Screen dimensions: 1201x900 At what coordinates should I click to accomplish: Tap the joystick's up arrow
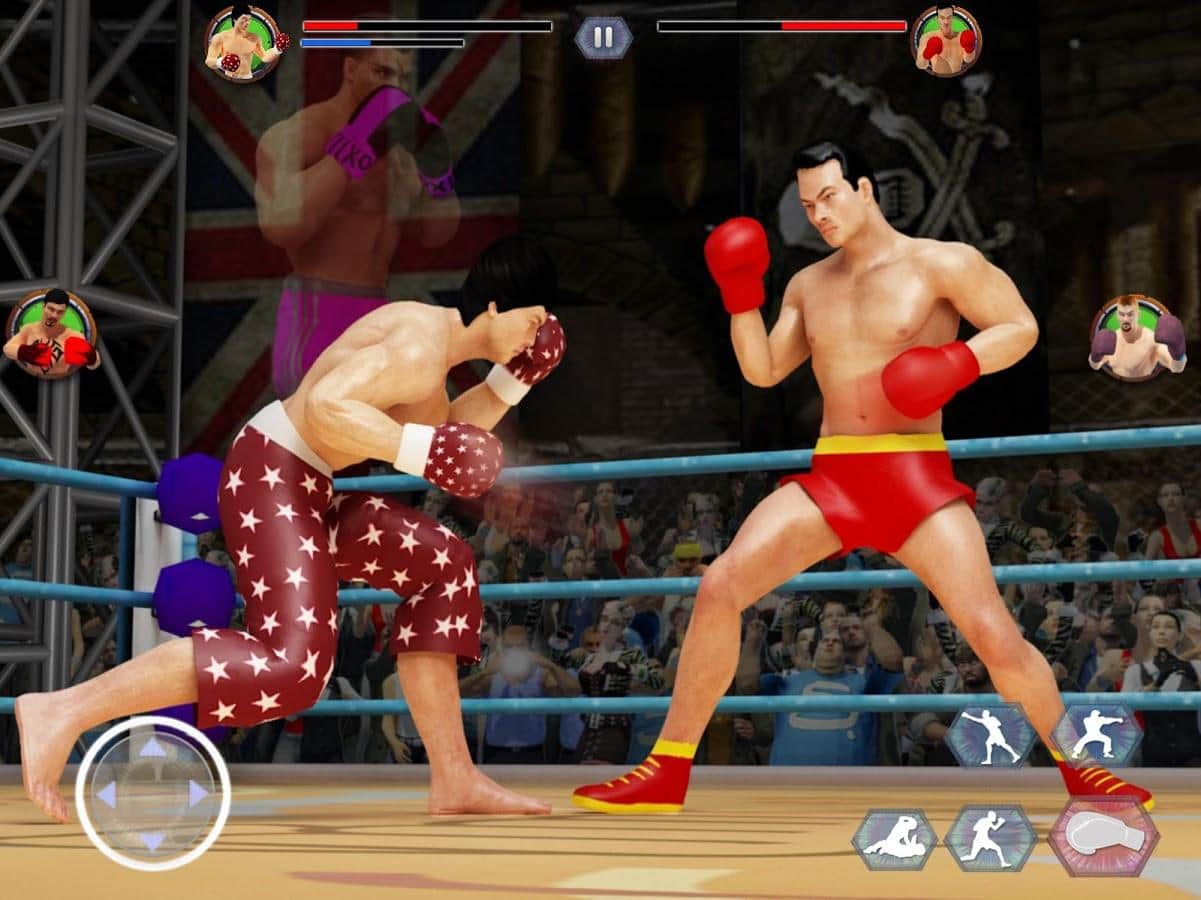(x=152, y=747)
